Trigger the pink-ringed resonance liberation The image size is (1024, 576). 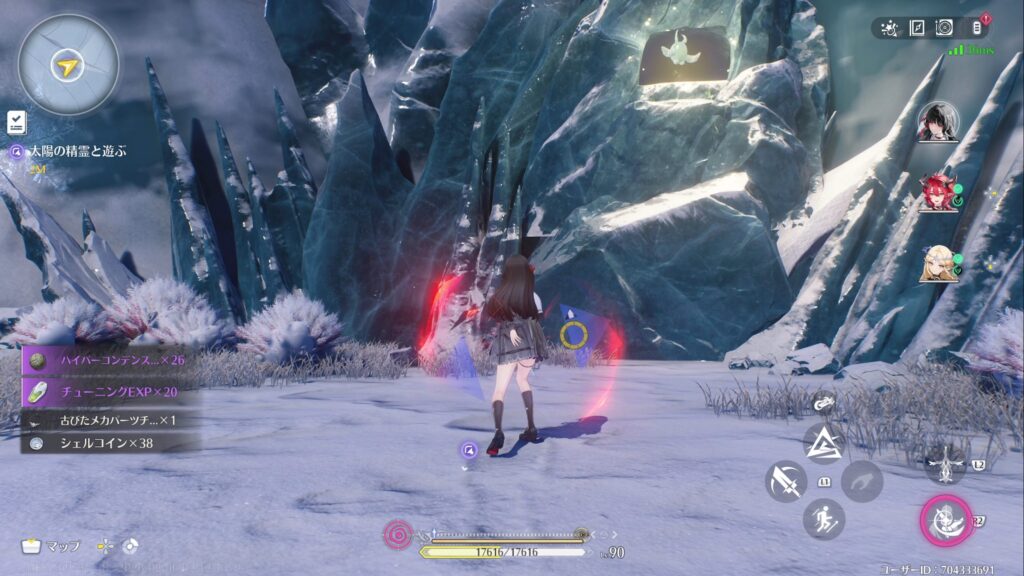tap(945, 520)
